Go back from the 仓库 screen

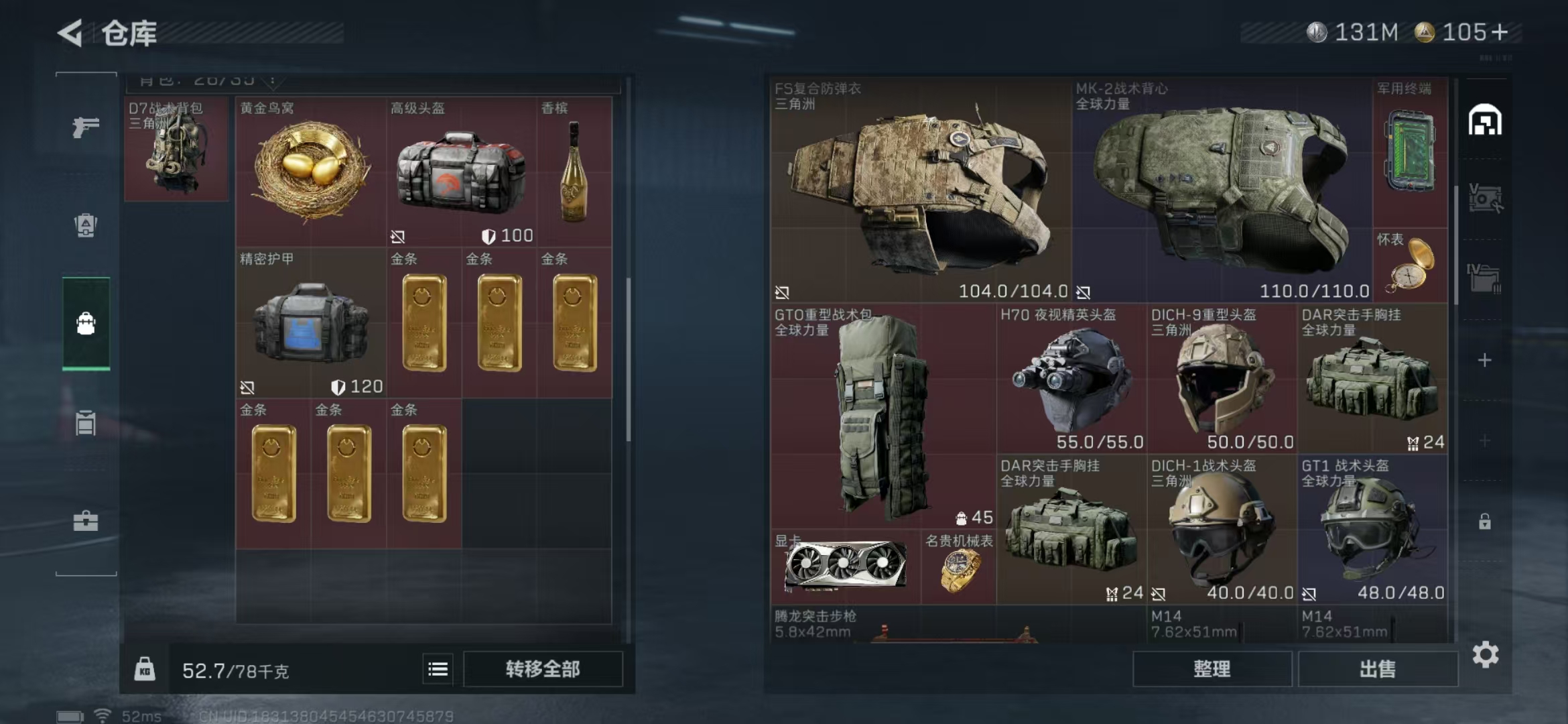coord(71,32)
